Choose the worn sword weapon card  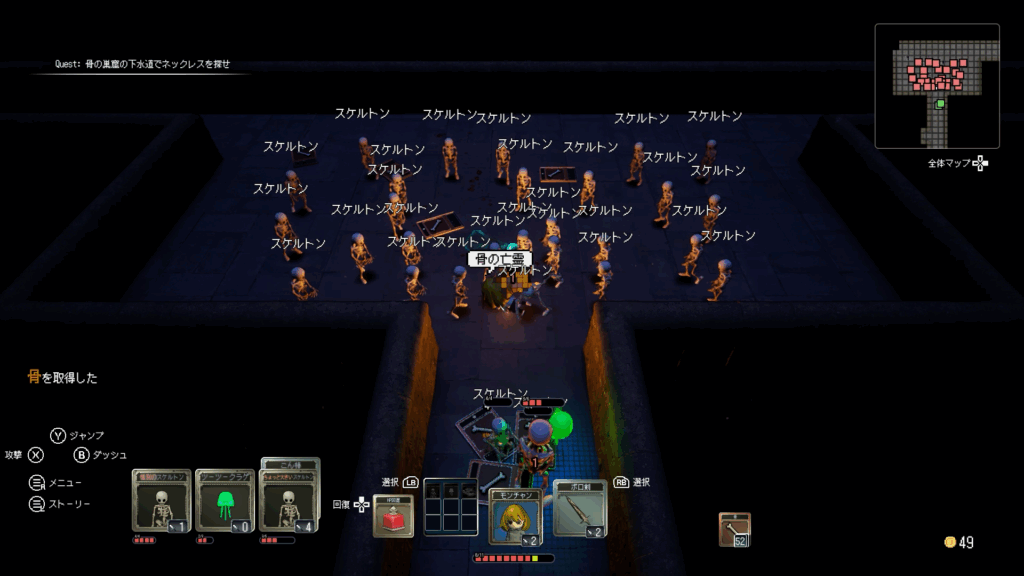tap(579, 508)
